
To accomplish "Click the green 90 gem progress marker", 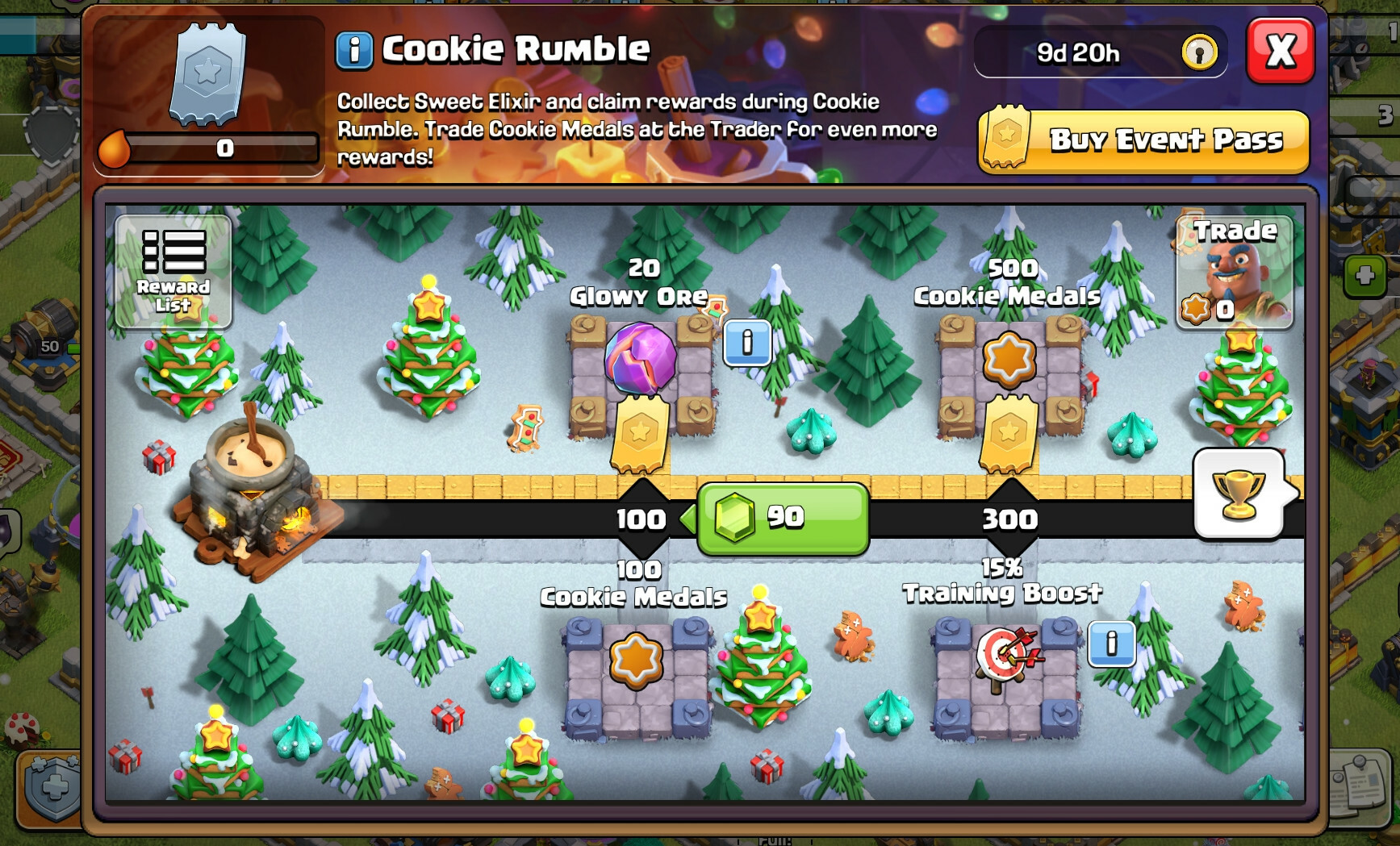I will 779,519.
